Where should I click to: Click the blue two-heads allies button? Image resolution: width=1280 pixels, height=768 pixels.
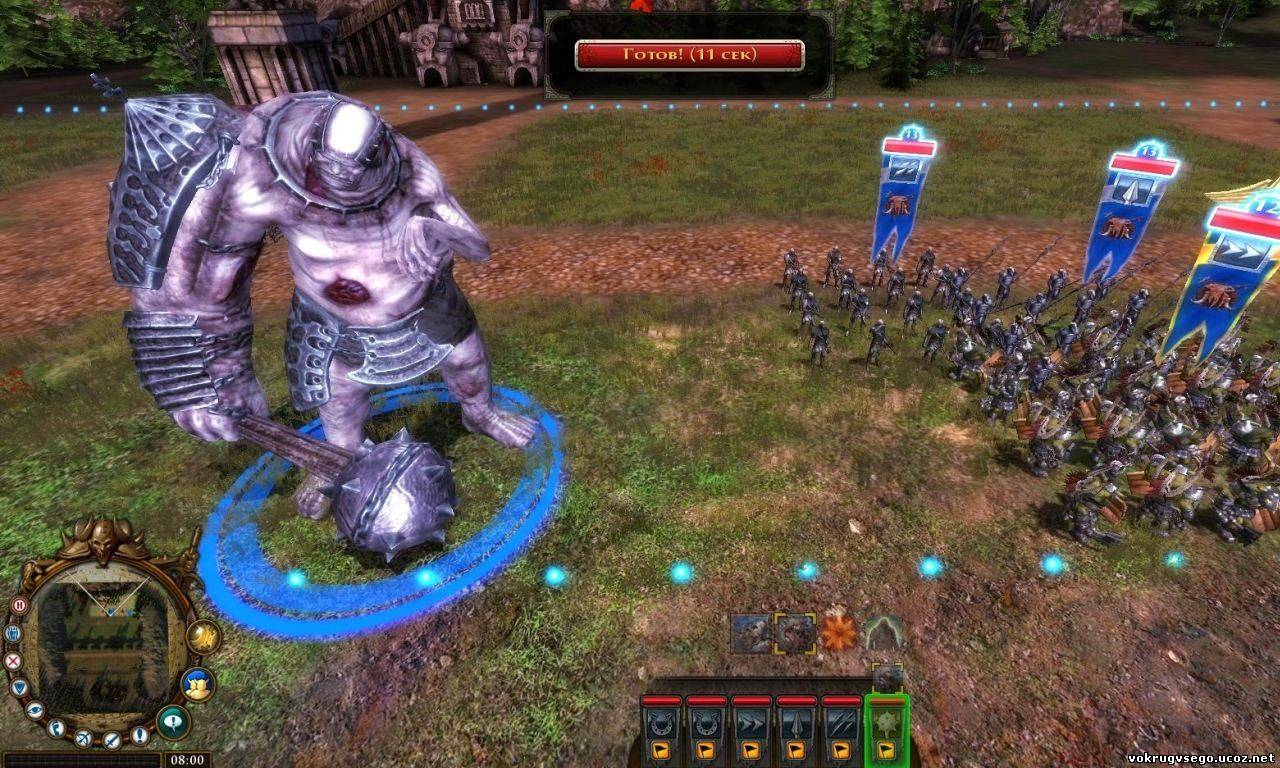click(197, 684)
